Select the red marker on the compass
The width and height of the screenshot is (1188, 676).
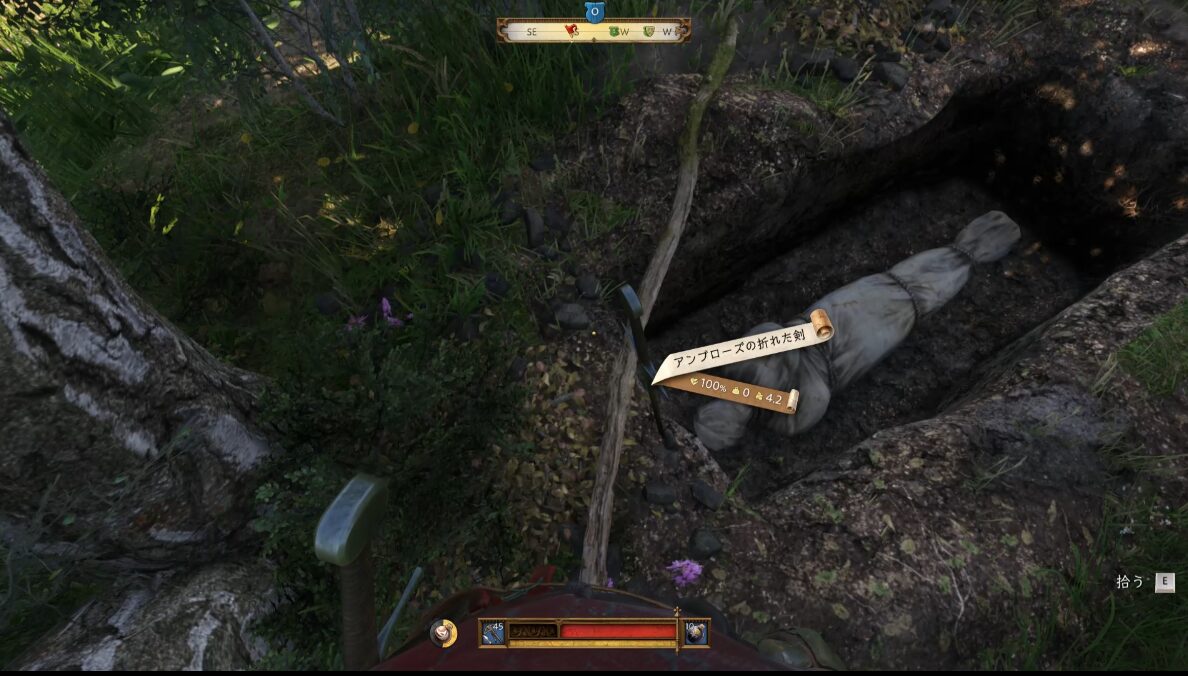point(571,31)
